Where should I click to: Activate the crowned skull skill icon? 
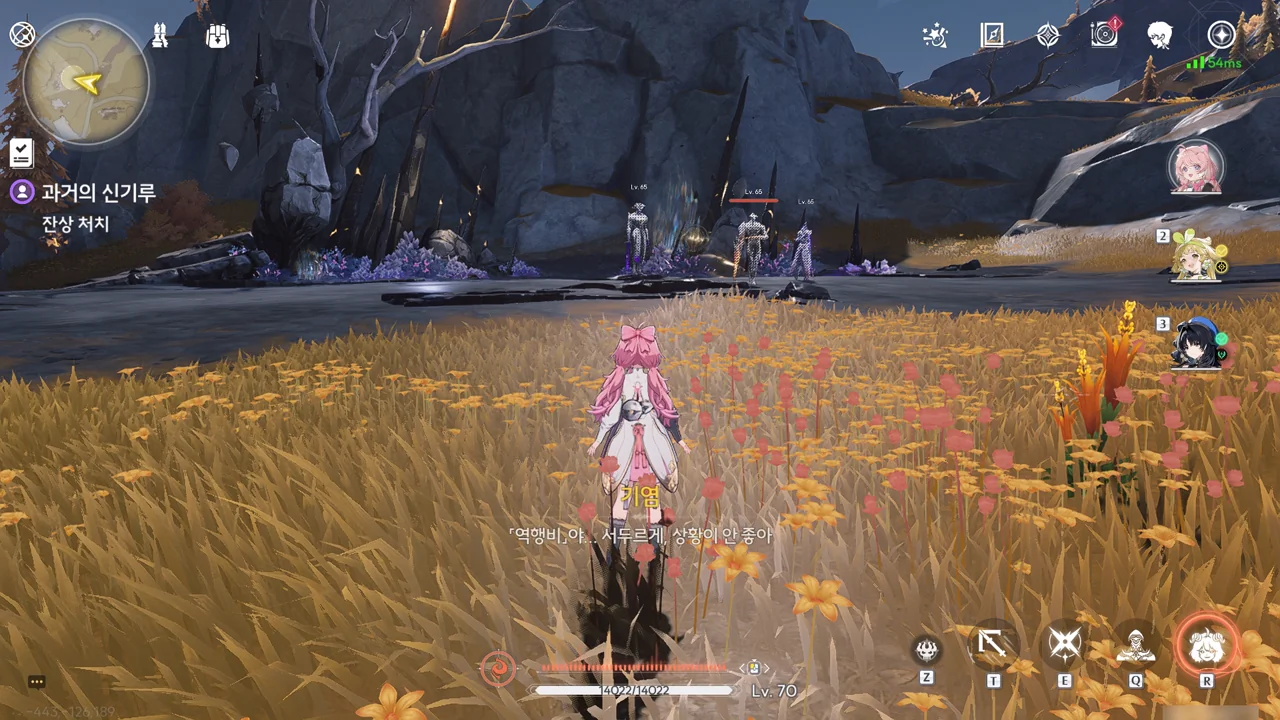[927, 650]
